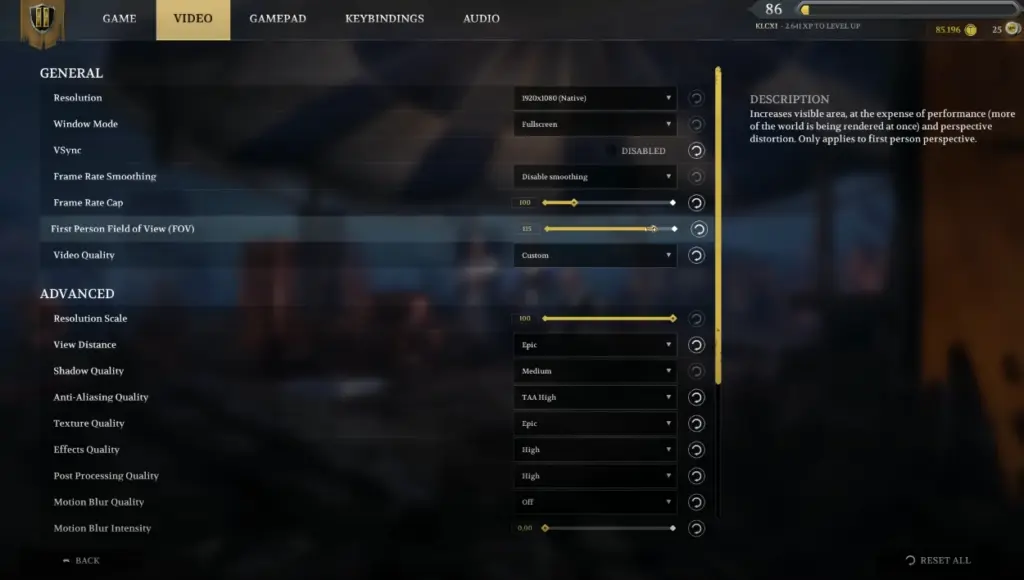Open the Window Mode dropdown
1024x580 pixels.
click(x=595, y=124)
